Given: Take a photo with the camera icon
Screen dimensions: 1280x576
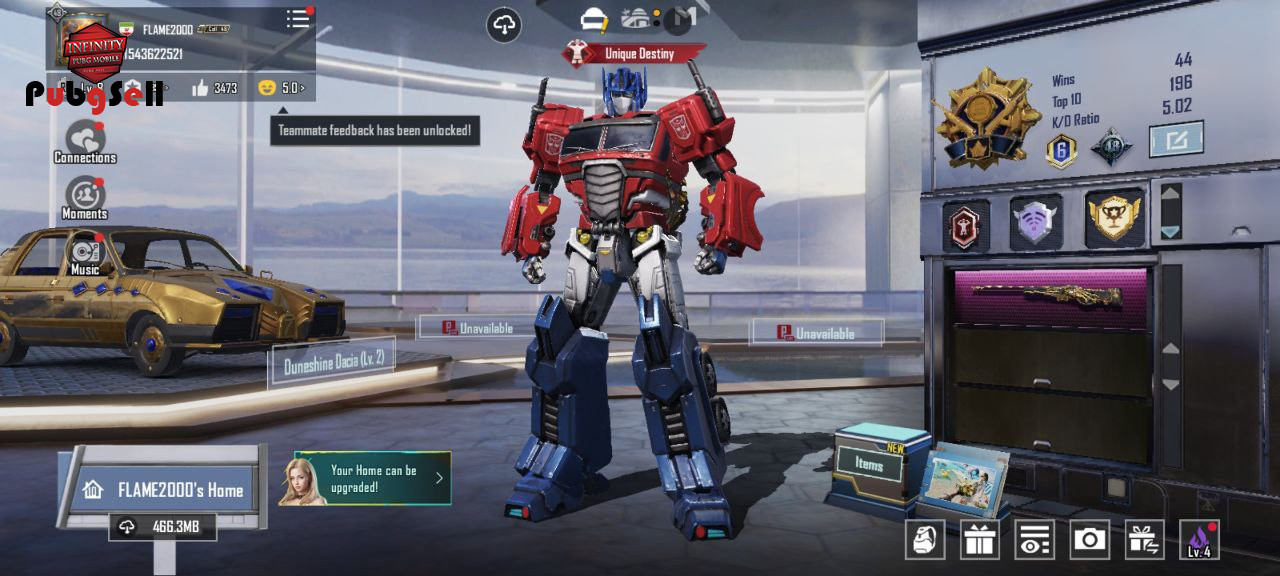Looking at the screenshot, I should click(x=1089, y=540).
